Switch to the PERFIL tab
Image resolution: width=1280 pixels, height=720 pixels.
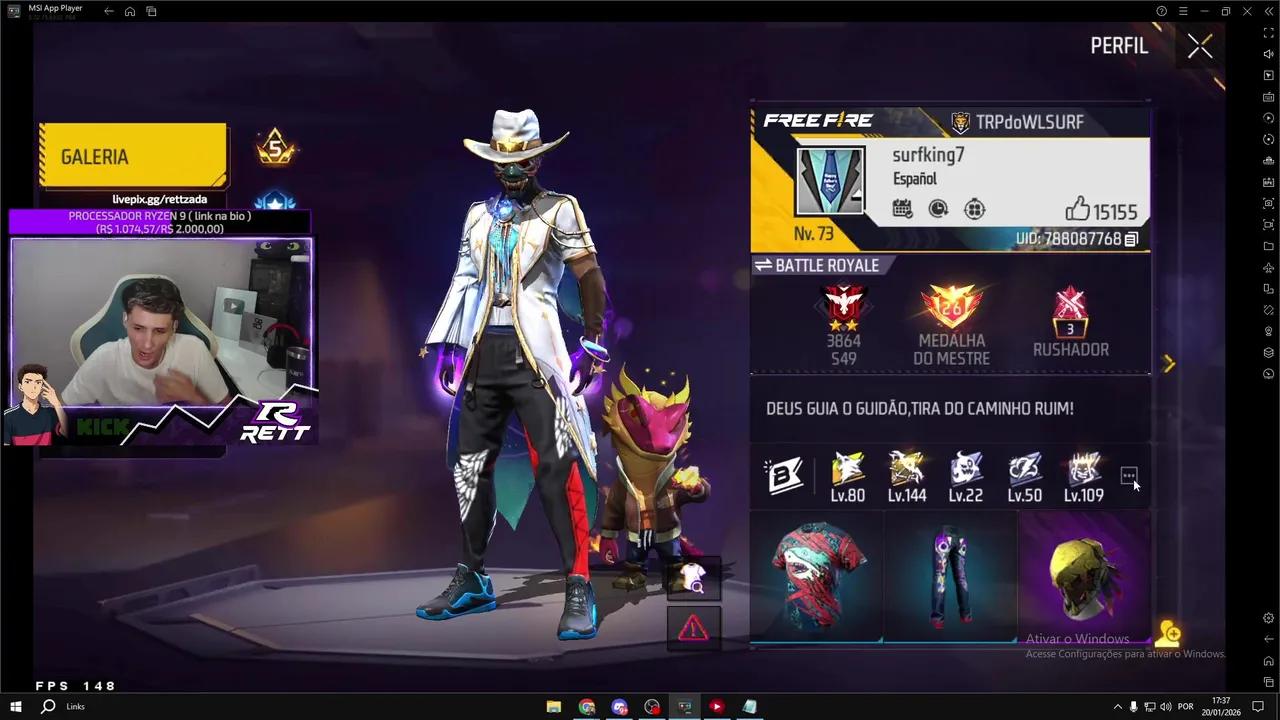(1119, 45)
